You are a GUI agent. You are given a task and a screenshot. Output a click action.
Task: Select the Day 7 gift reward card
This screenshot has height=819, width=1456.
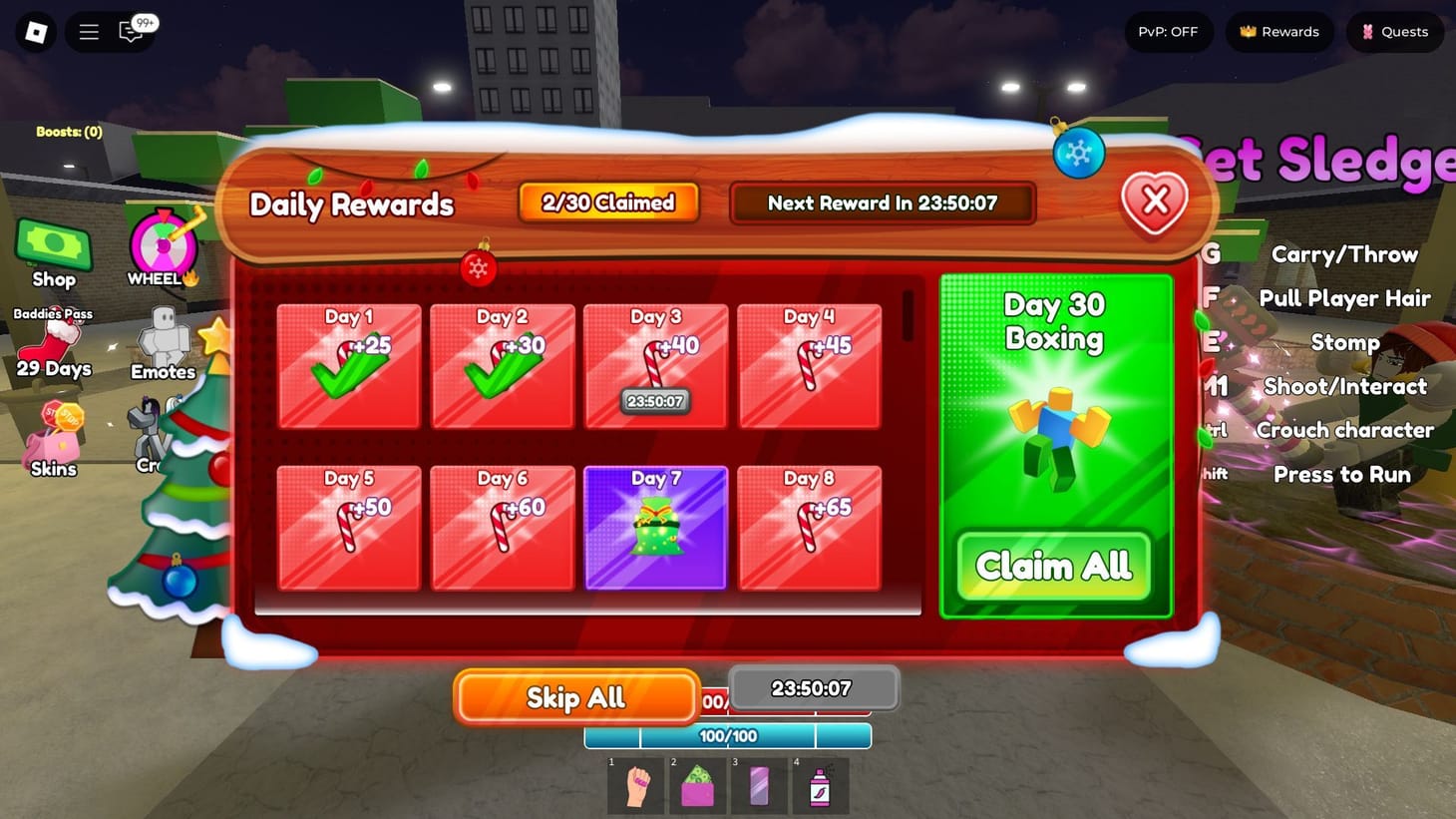point(655,526)
